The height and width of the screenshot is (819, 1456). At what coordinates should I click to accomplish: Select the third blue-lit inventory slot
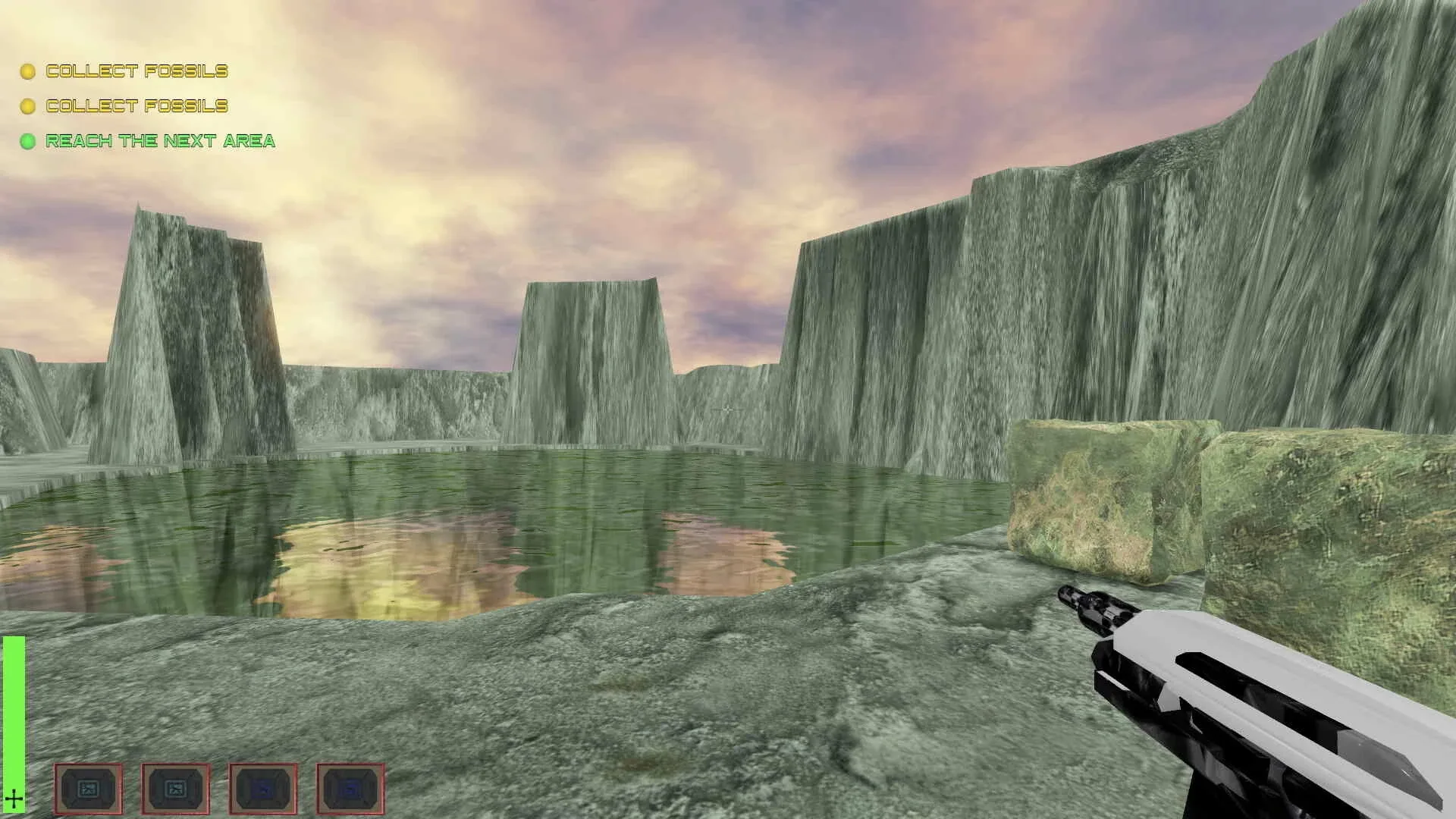pos(263,789)
